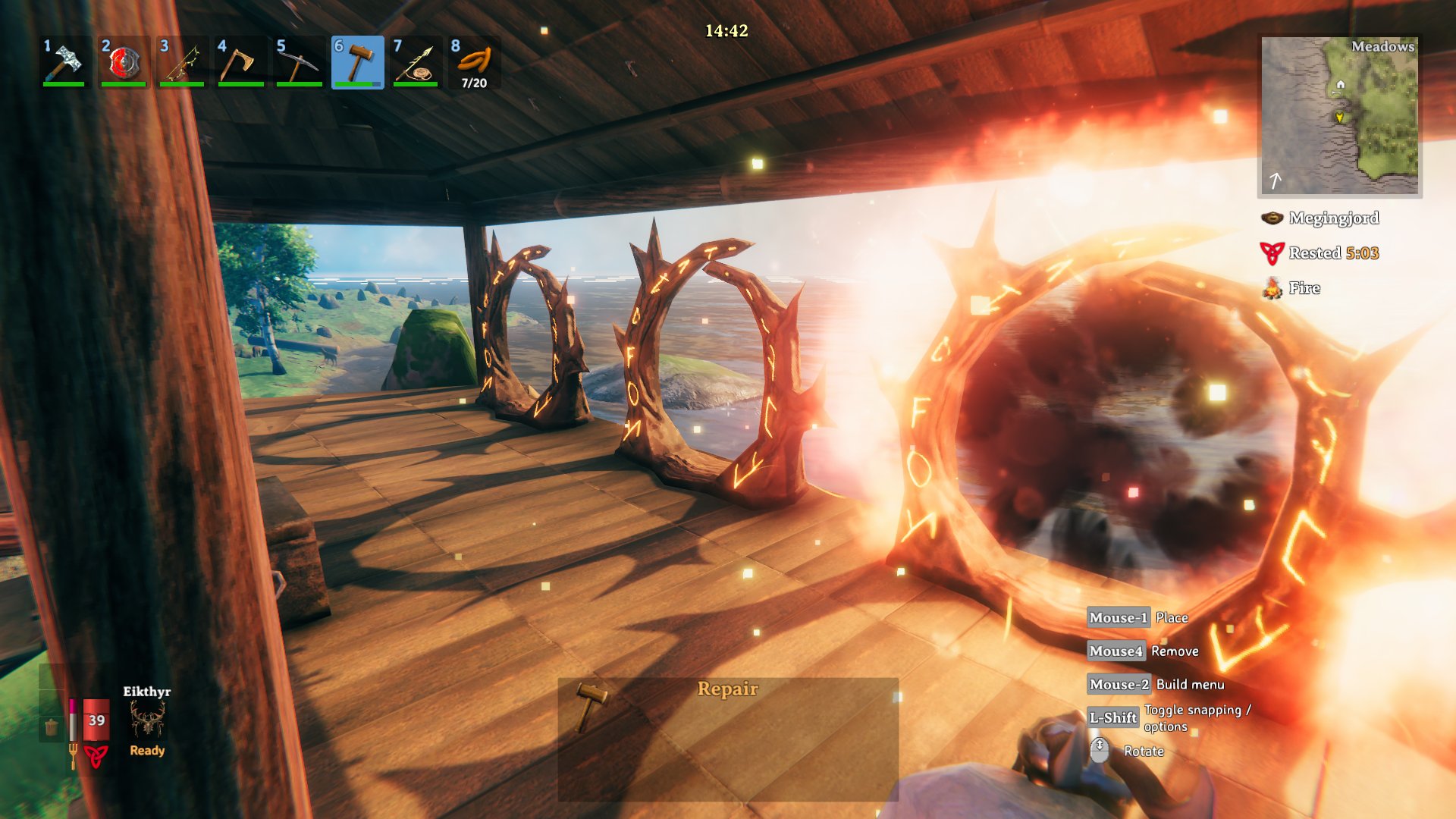Click the Fire status effect icon

tap(1272, 288)
